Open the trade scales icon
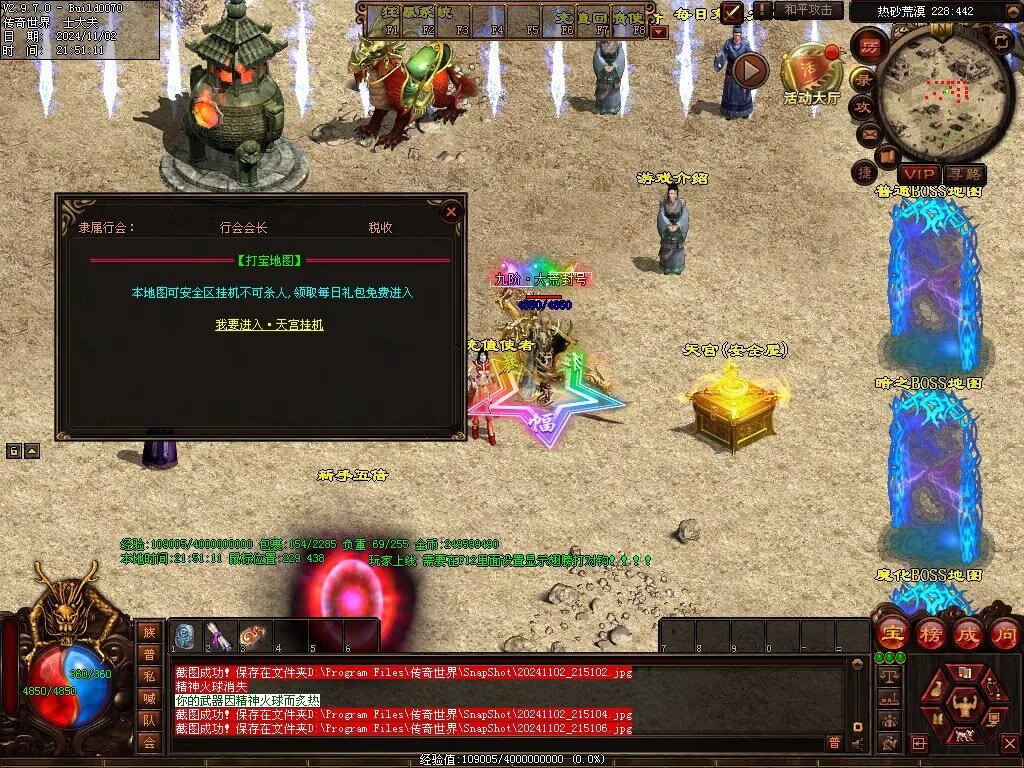 888,676
